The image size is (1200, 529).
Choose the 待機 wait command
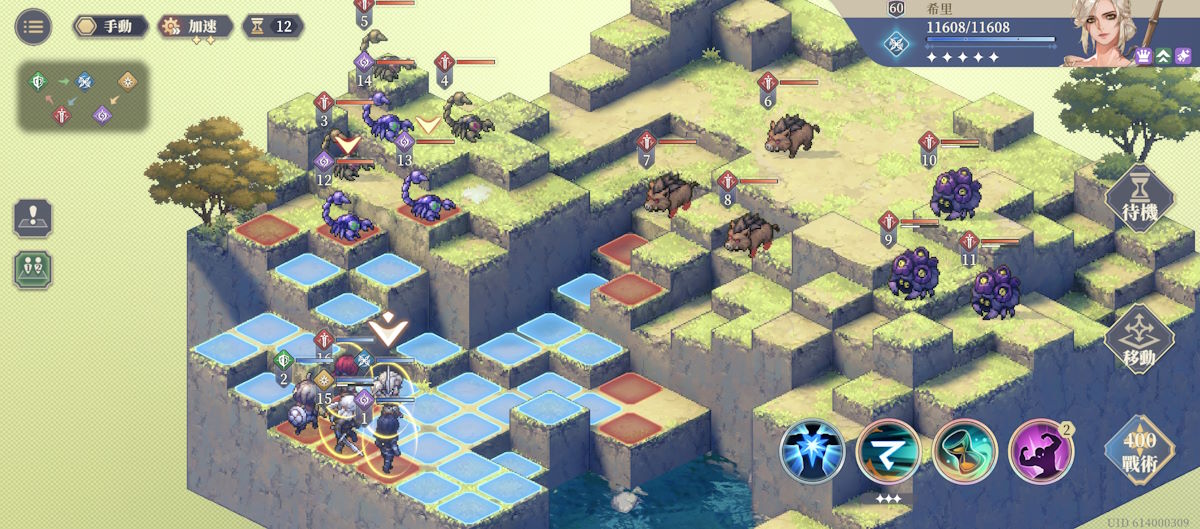coord(1138,200)
